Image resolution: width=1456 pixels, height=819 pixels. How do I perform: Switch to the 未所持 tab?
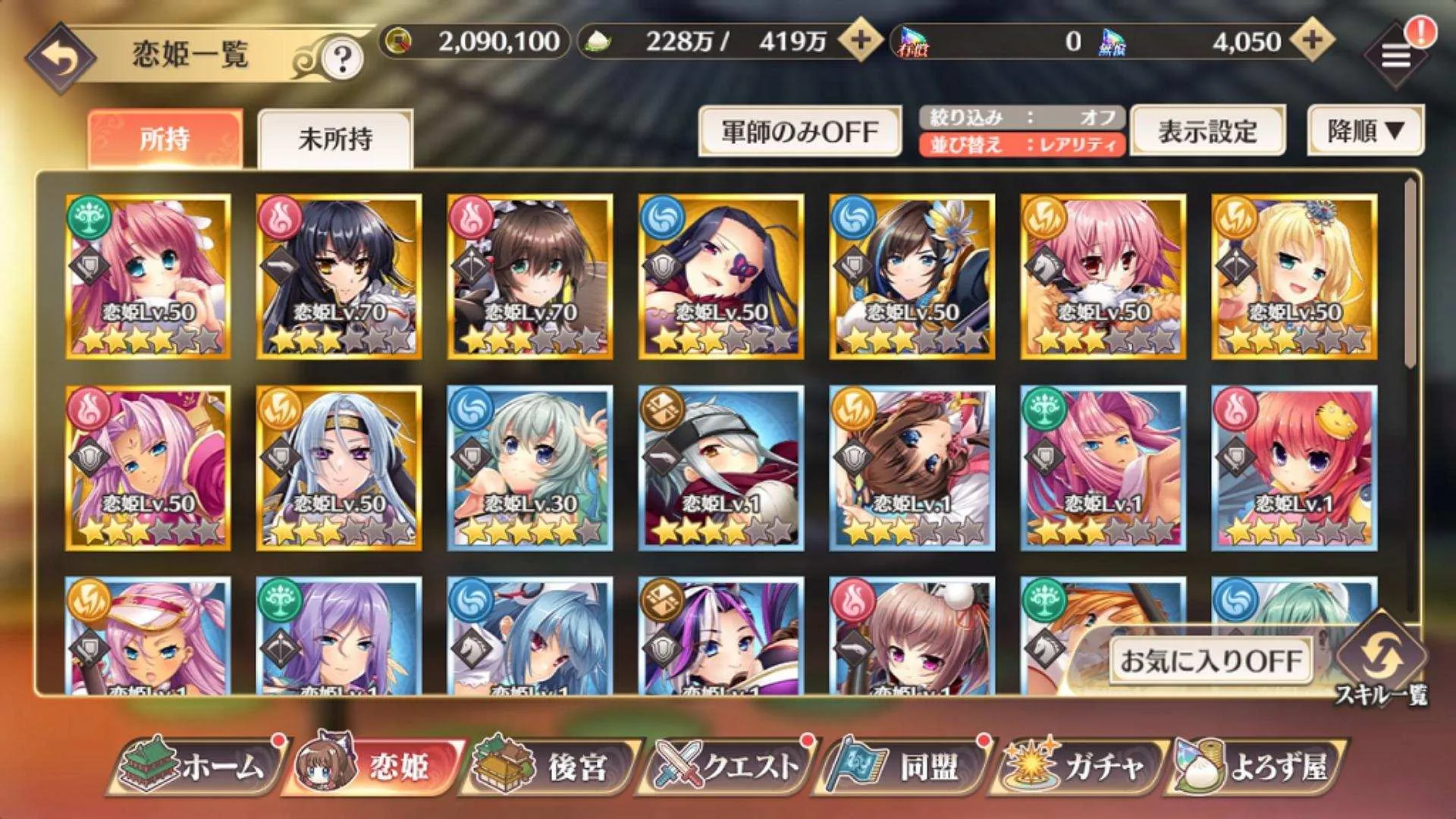335,139
